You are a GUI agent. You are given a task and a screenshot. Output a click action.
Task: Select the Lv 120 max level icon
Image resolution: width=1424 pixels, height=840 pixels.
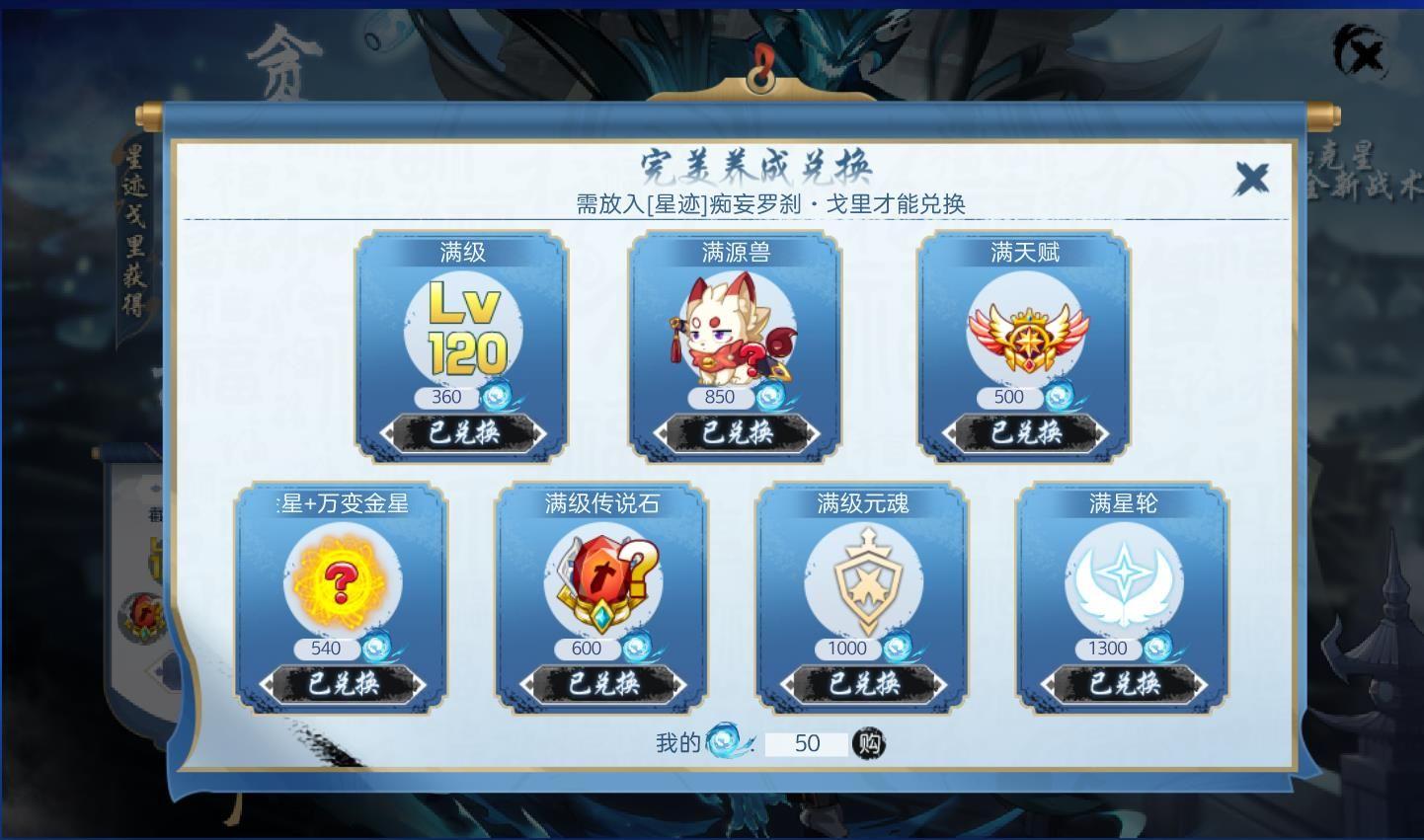tap(464, 329)
